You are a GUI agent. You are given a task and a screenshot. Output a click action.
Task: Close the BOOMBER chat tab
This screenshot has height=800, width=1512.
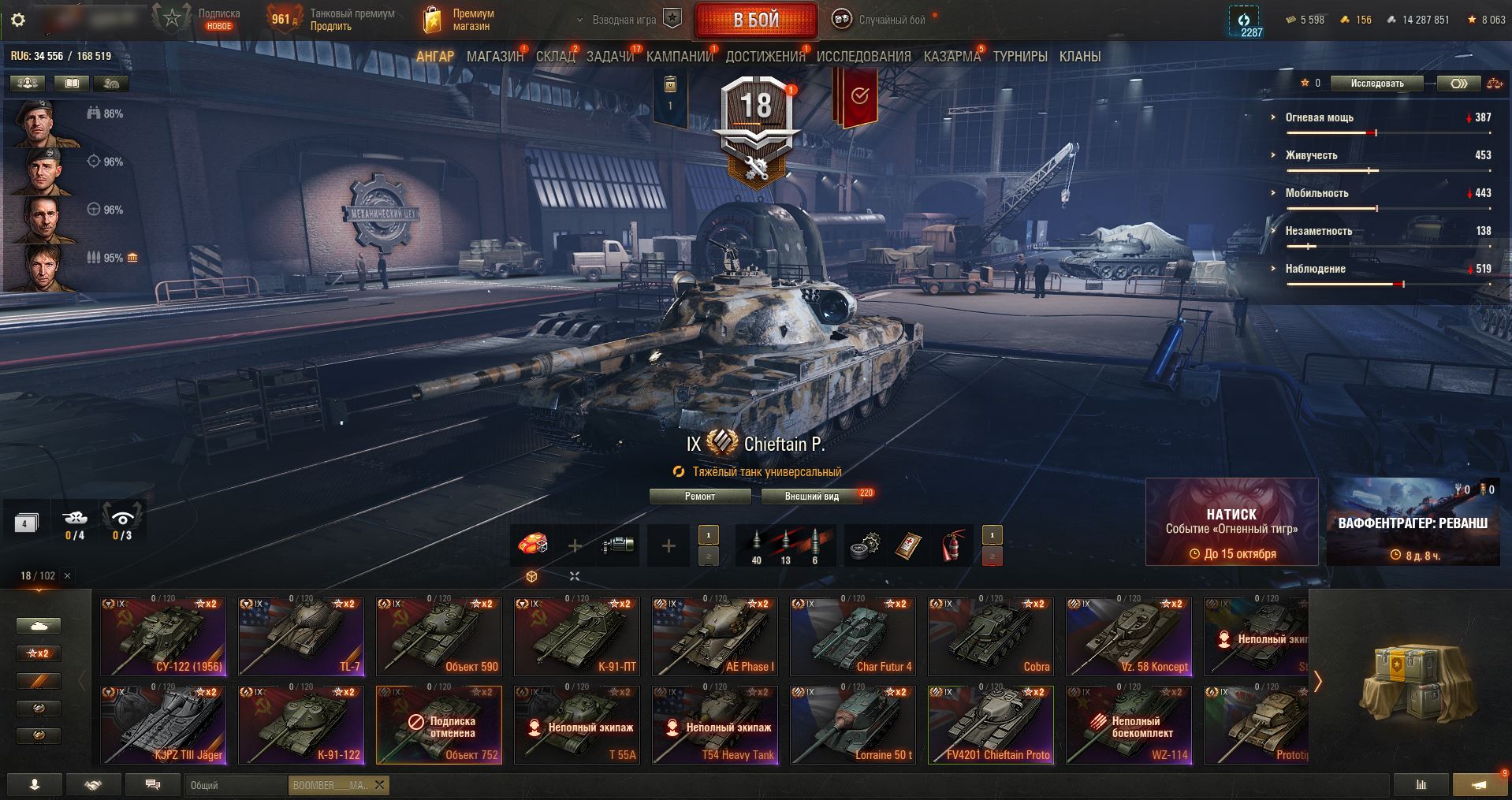(x=379, y=785)
